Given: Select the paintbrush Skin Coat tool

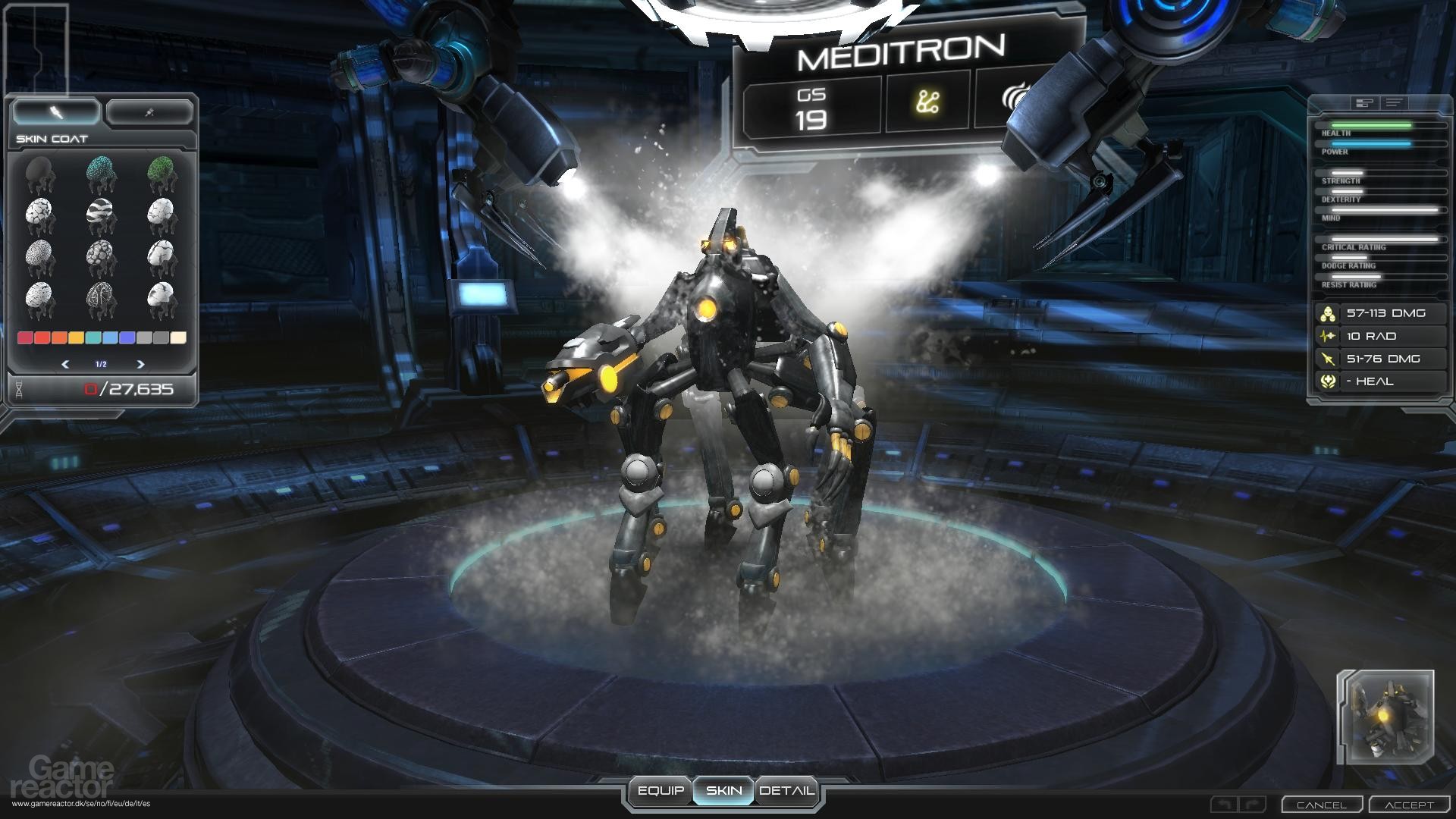Looking at the screenshot, I should coord(55,111).
